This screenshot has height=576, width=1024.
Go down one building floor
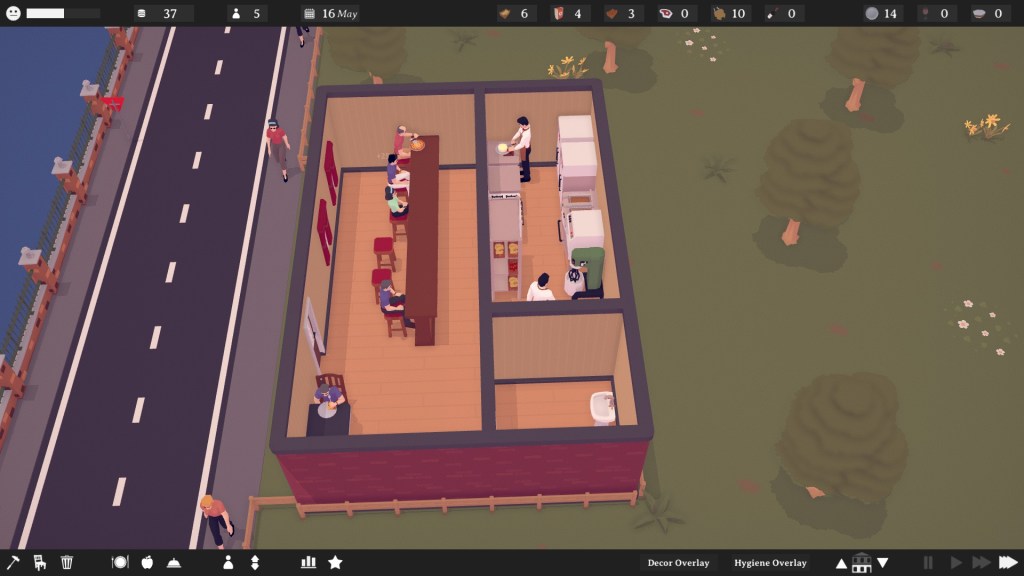point(882,563)
